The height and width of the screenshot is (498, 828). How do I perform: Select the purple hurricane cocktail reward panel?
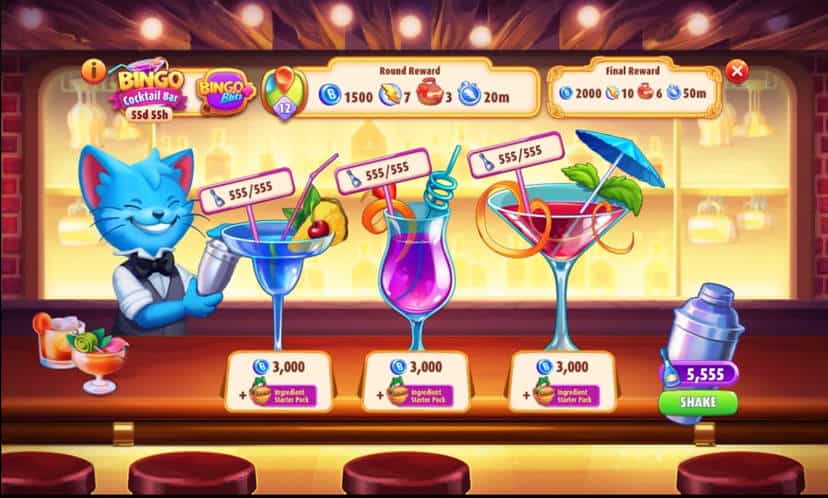click(x=414, y=380)
